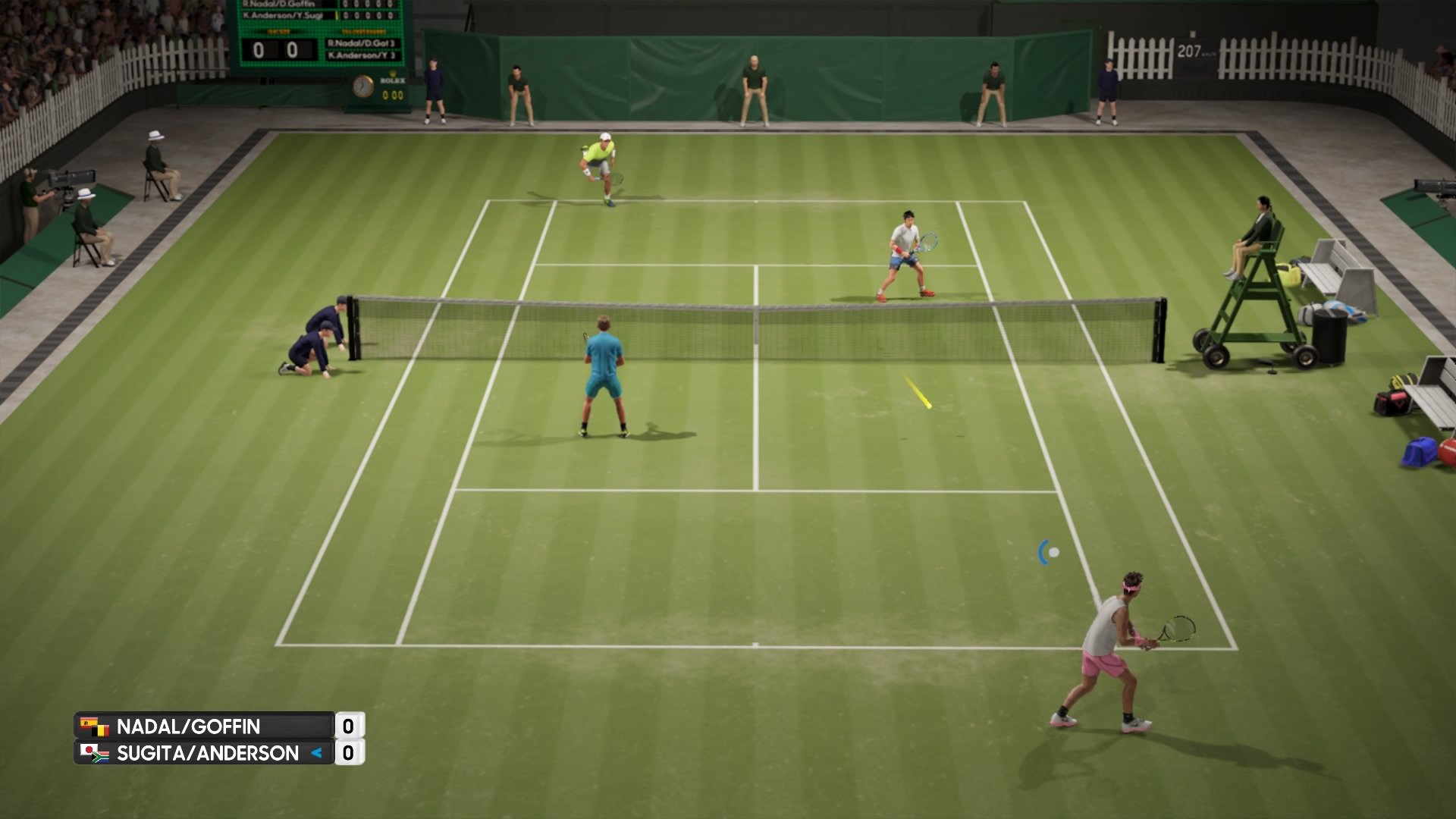Click the gold Rolex clock face

coord(363,87)
